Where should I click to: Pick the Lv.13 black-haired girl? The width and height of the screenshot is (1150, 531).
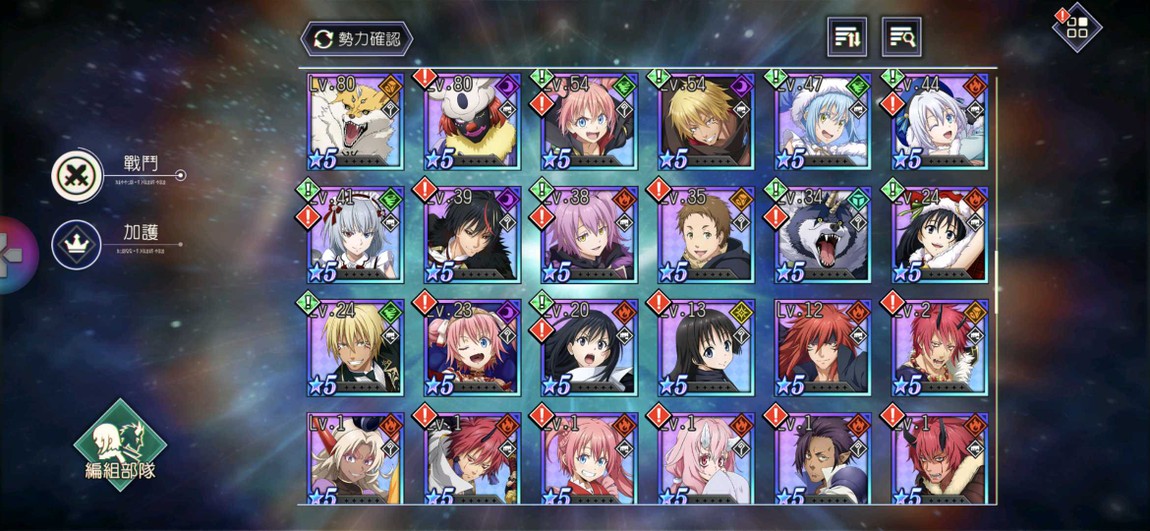tap(705, 348)
